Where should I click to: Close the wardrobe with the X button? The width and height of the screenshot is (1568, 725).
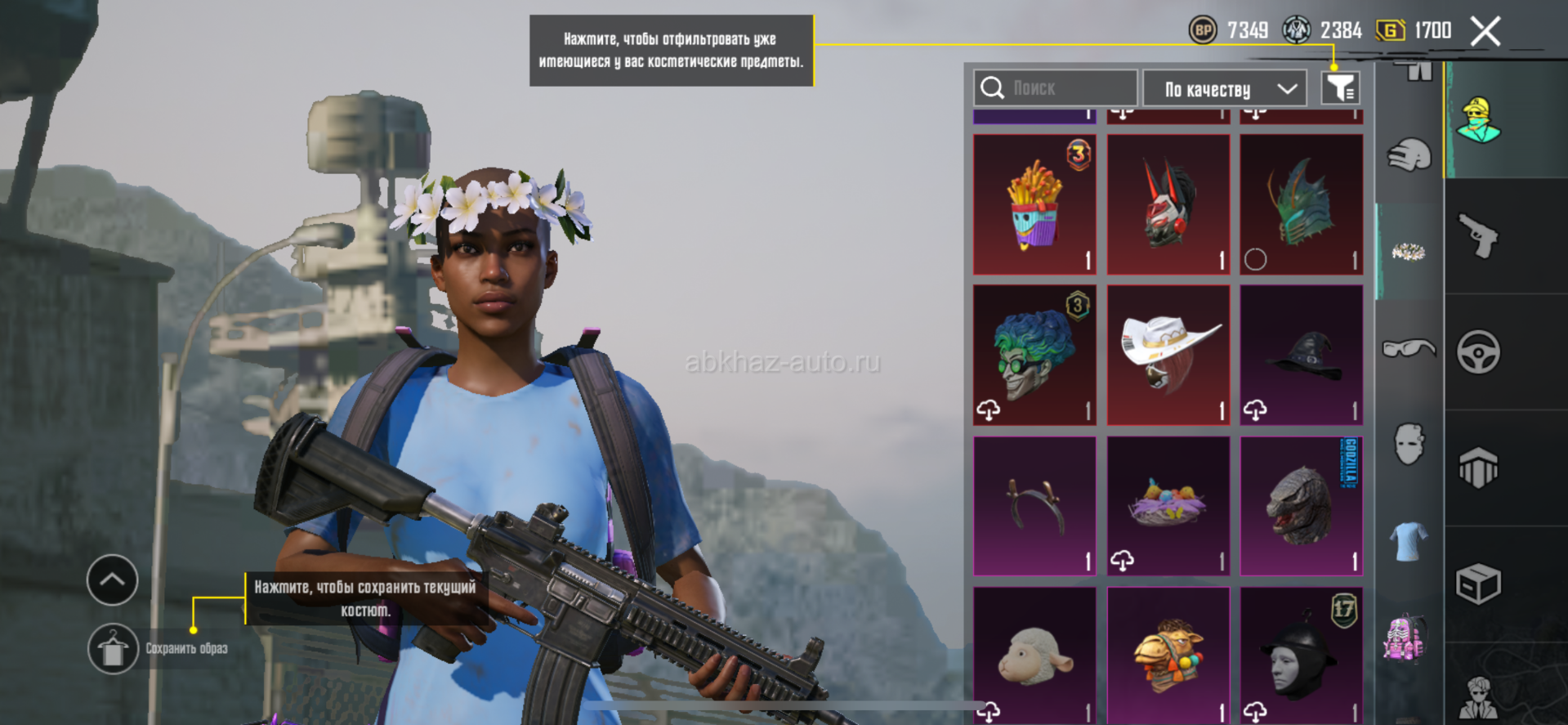[x=1485, y=32]
